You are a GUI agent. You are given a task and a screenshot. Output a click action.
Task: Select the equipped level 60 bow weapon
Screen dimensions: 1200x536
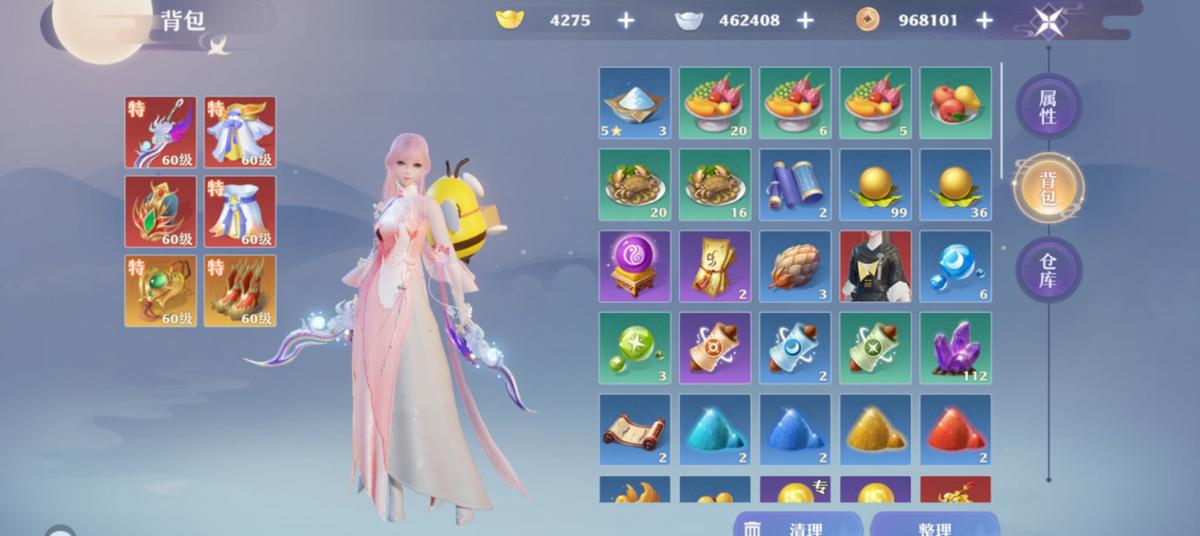[x=160, y=131]
